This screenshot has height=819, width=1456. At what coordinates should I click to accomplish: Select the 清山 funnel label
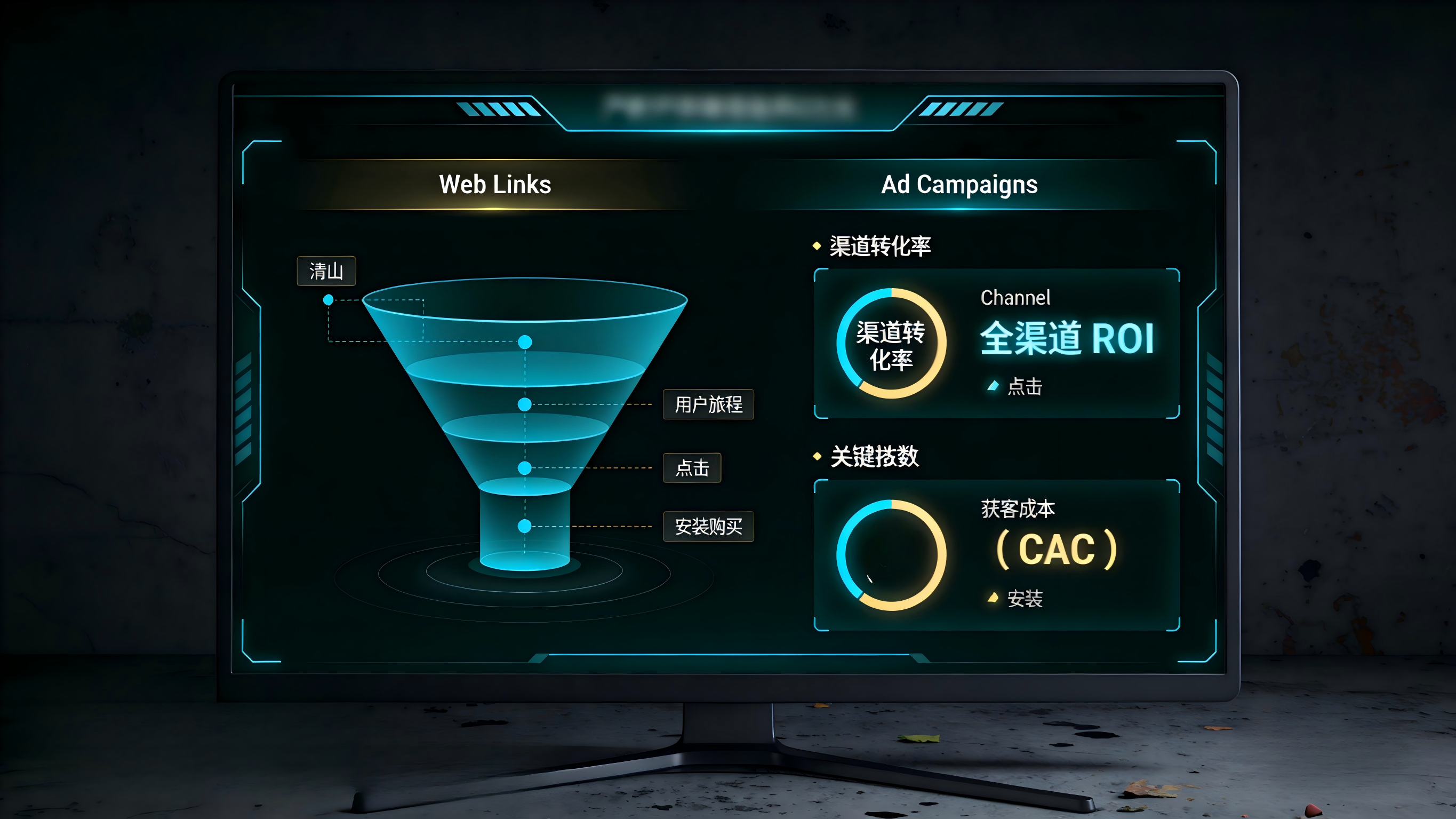[x=326, y=271]
